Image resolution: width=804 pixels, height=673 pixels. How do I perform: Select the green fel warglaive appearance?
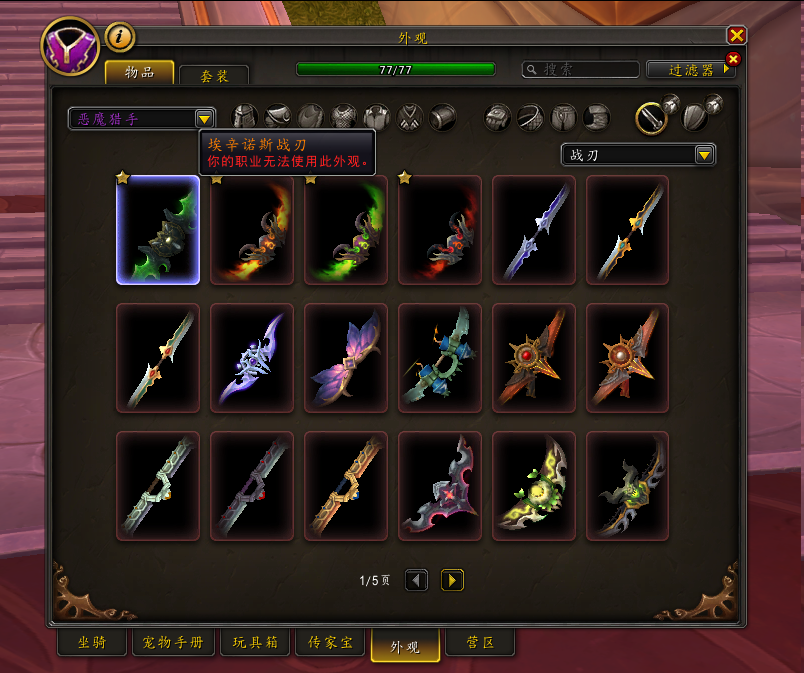158,230
